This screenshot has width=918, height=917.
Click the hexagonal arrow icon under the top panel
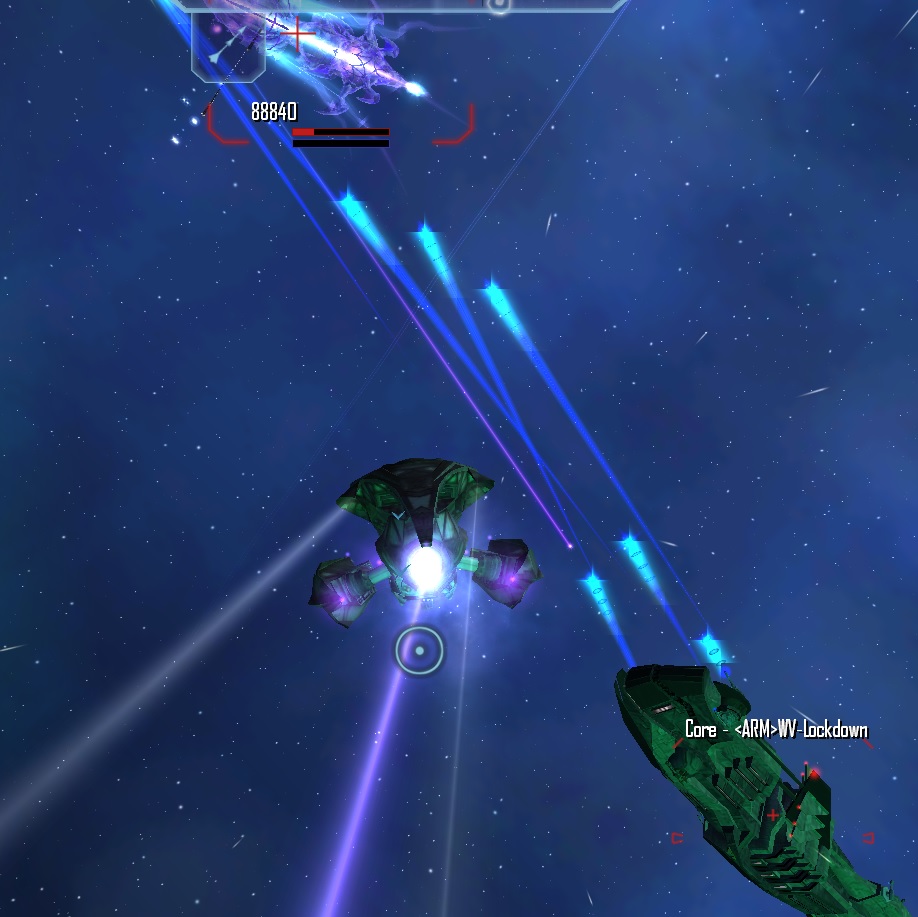[228, 45]
